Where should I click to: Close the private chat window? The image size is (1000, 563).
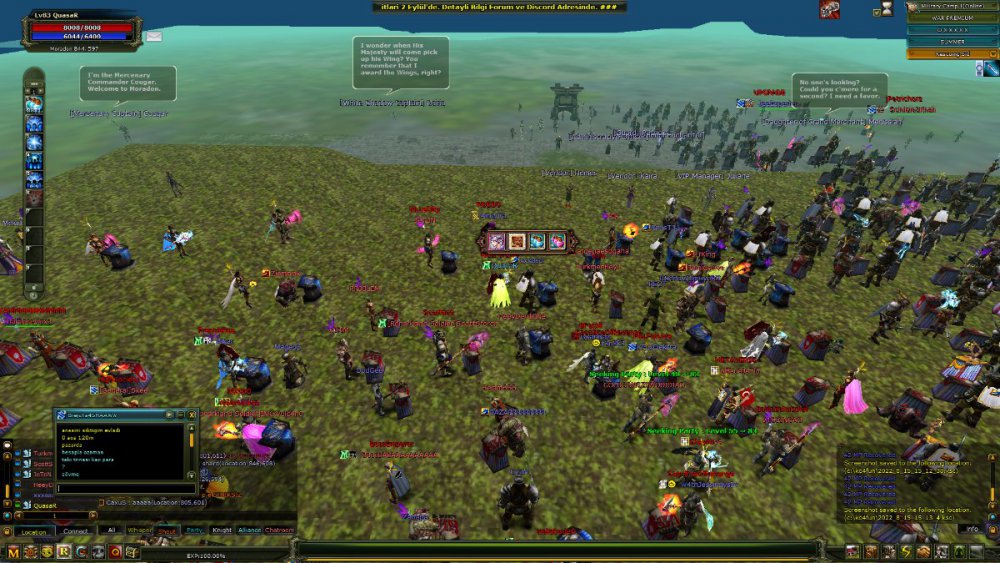tap(194, 413)
